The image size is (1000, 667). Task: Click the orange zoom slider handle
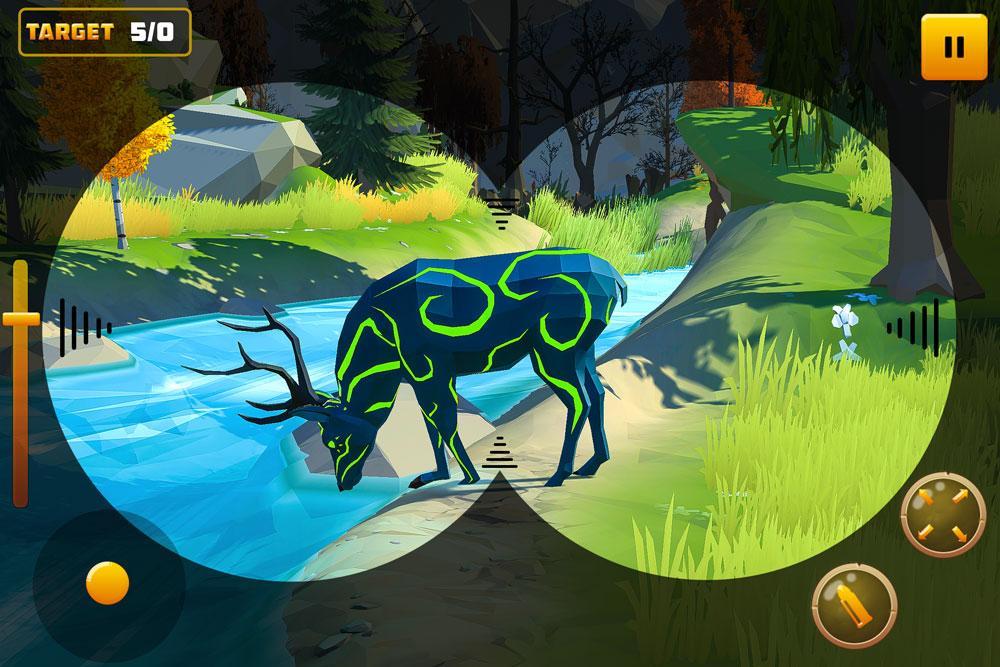tap(20, 320)
